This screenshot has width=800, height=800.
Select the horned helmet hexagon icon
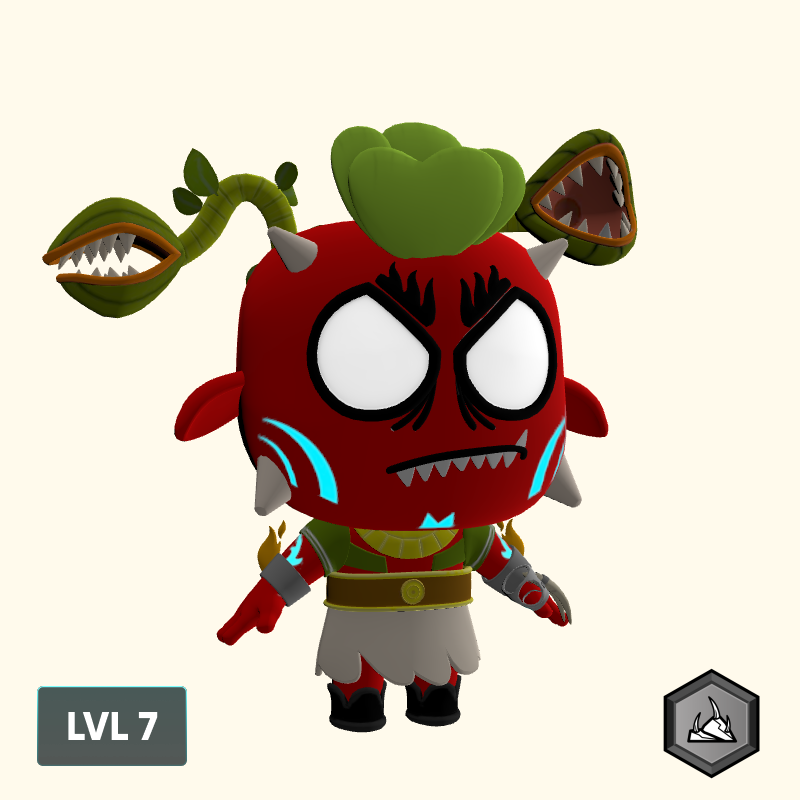pos(712,723)
